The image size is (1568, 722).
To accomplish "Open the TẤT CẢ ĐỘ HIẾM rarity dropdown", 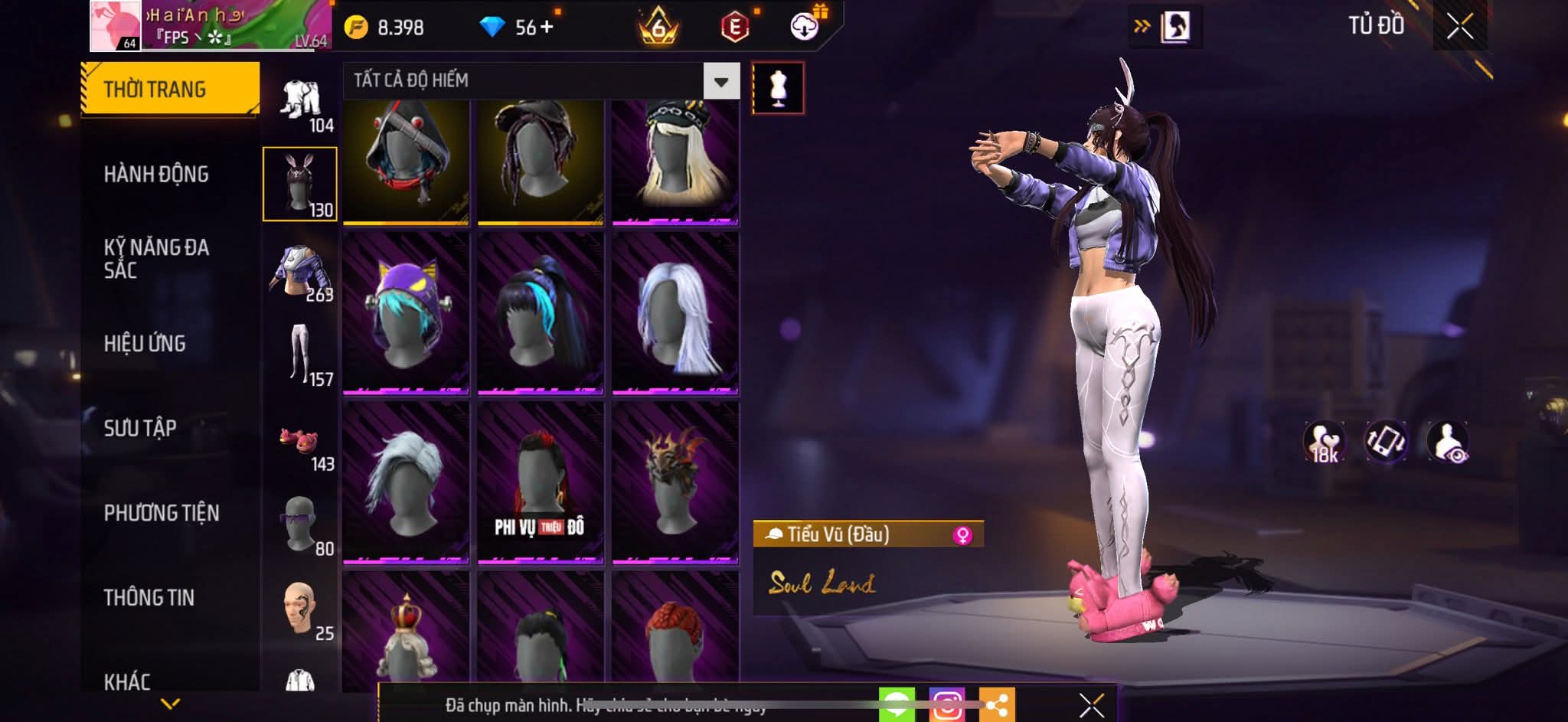I will coord(720,81).
